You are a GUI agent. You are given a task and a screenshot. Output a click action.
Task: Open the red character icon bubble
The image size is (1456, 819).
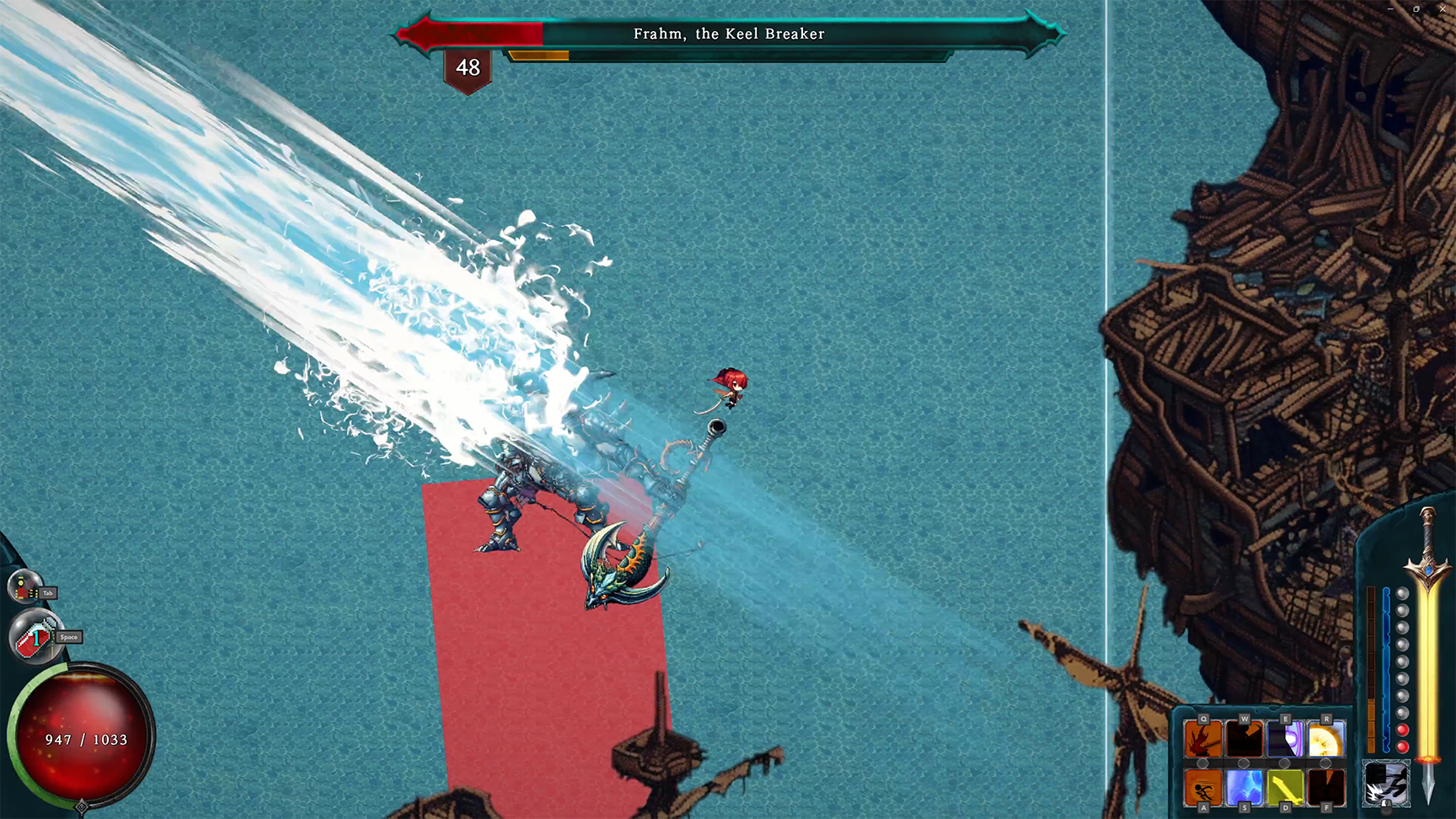[x=24, y=587]
